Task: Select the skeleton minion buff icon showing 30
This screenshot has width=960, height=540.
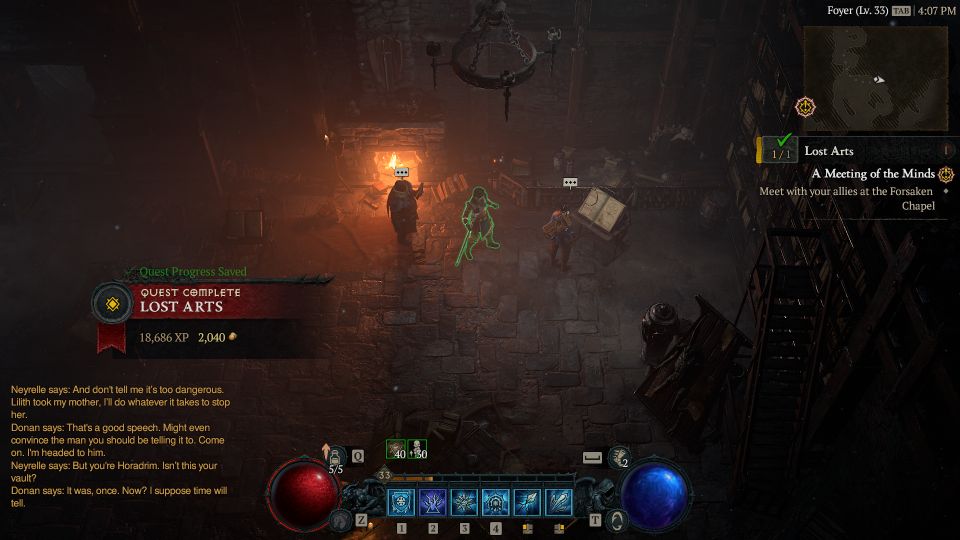Action: tap(417, 450)
